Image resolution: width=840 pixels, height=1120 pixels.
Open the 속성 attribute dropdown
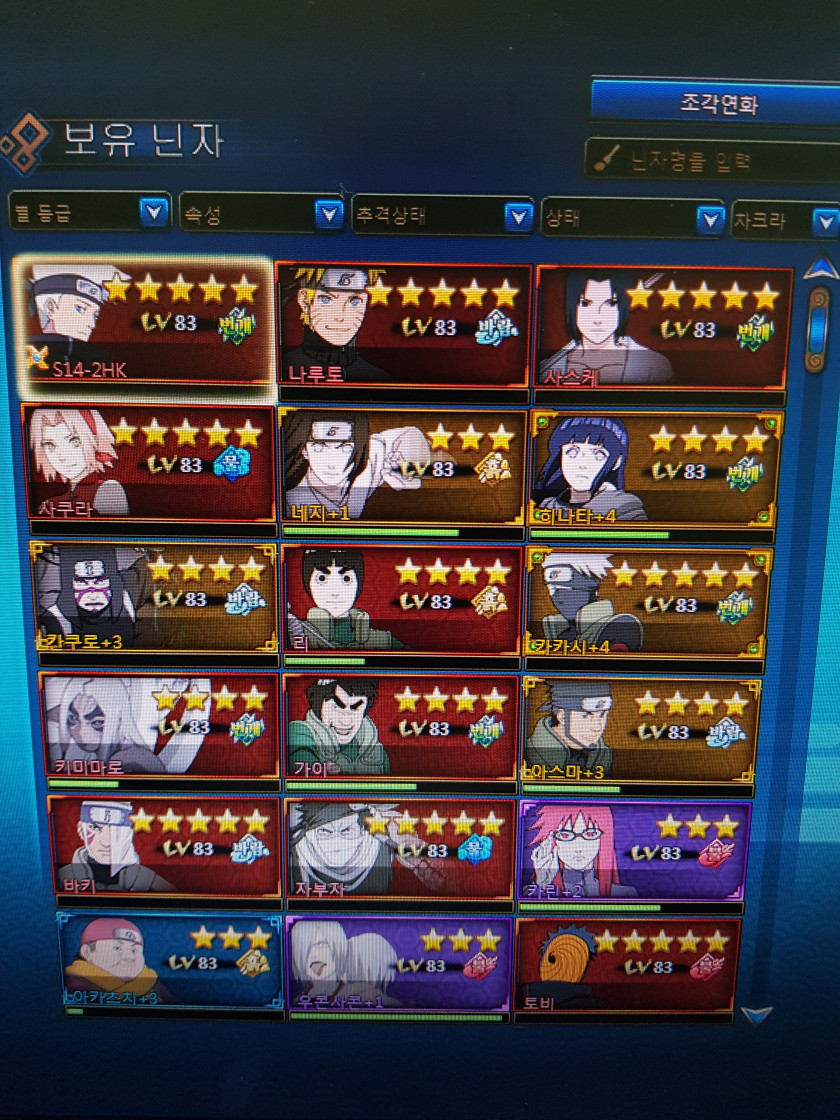pyautogui.click(x=261, y=214)
